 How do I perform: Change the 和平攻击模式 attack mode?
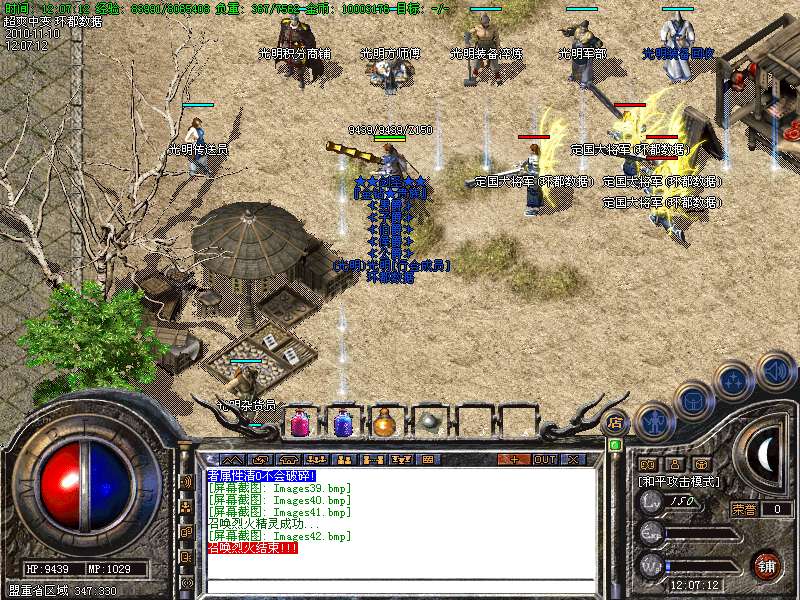click(x=676, y=481)
